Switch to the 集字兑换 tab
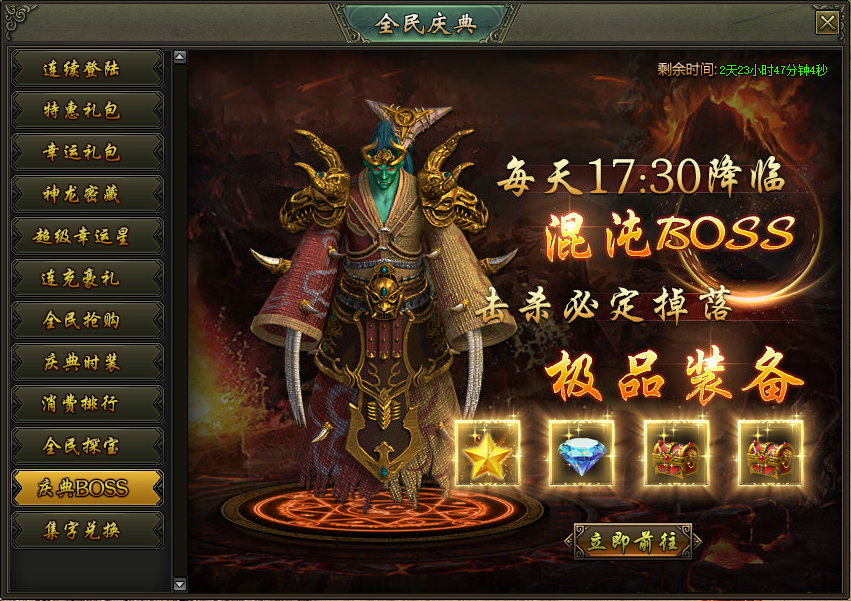 86,530
